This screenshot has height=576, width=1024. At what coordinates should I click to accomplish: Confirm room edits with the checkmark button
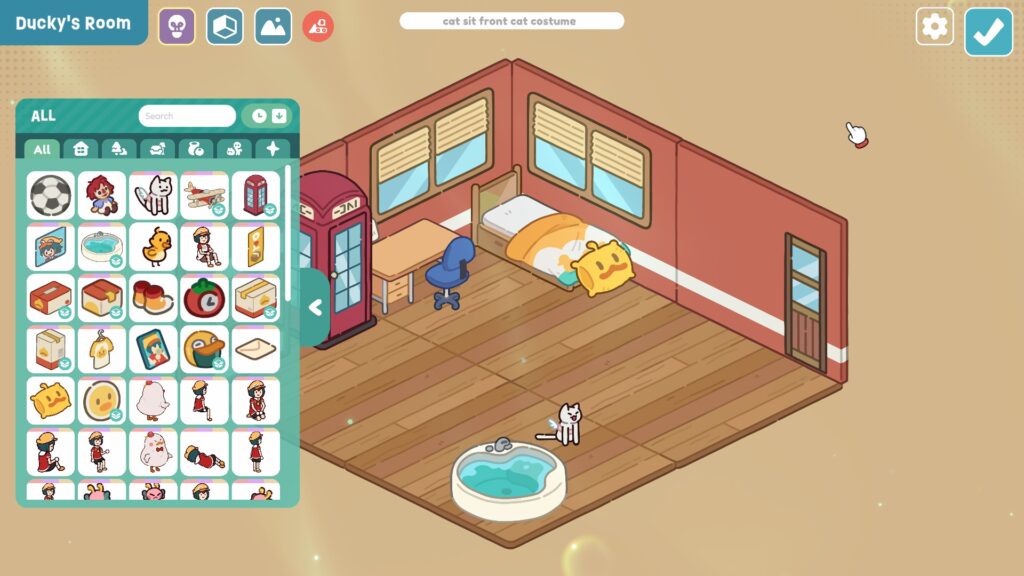click(x=988, y=32)
